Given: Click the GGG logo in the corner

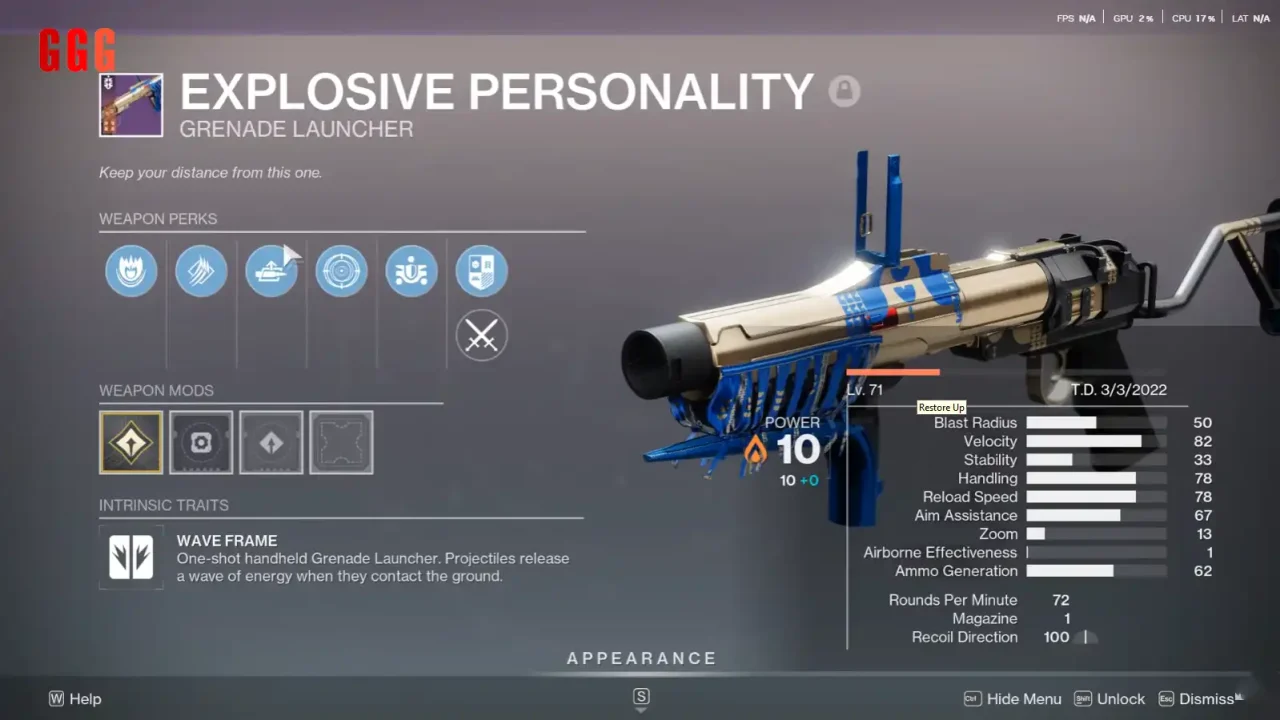Looking at the screenshot, I should click(x=77, y=51).
